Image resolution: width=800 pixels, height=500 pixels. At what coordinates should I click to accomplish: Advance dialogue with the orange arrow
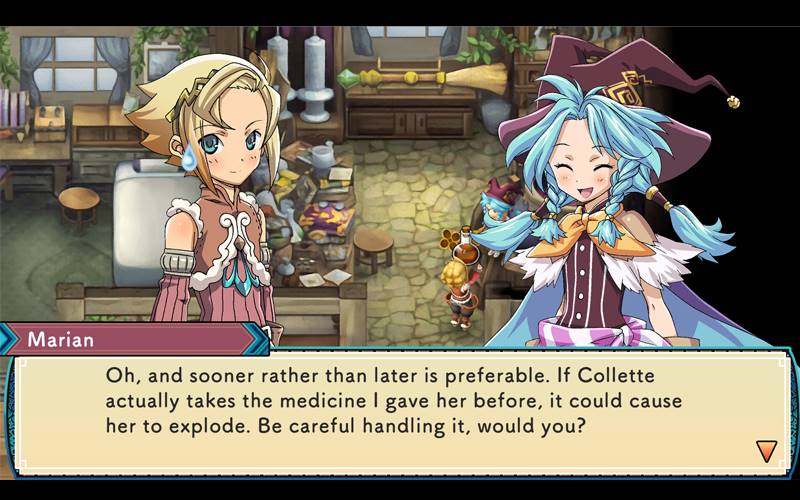click(x=766, y=451)
